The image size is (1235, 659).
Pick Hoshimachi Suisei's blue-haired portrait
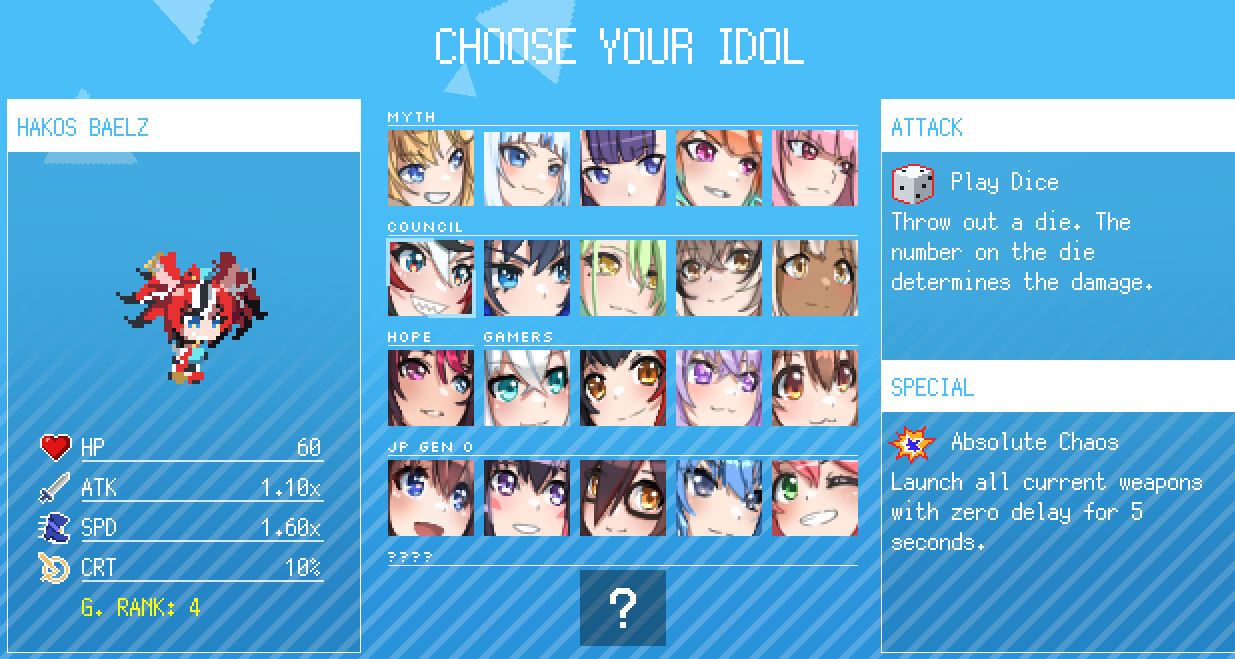point(719,498)
